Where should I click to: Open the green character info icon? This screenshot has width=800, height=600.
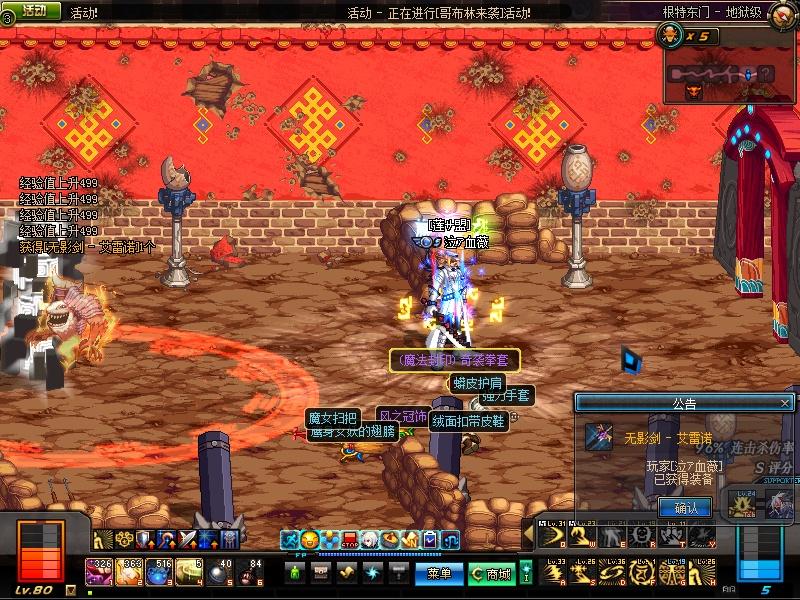pyautogui.click(x=295, y=573)
